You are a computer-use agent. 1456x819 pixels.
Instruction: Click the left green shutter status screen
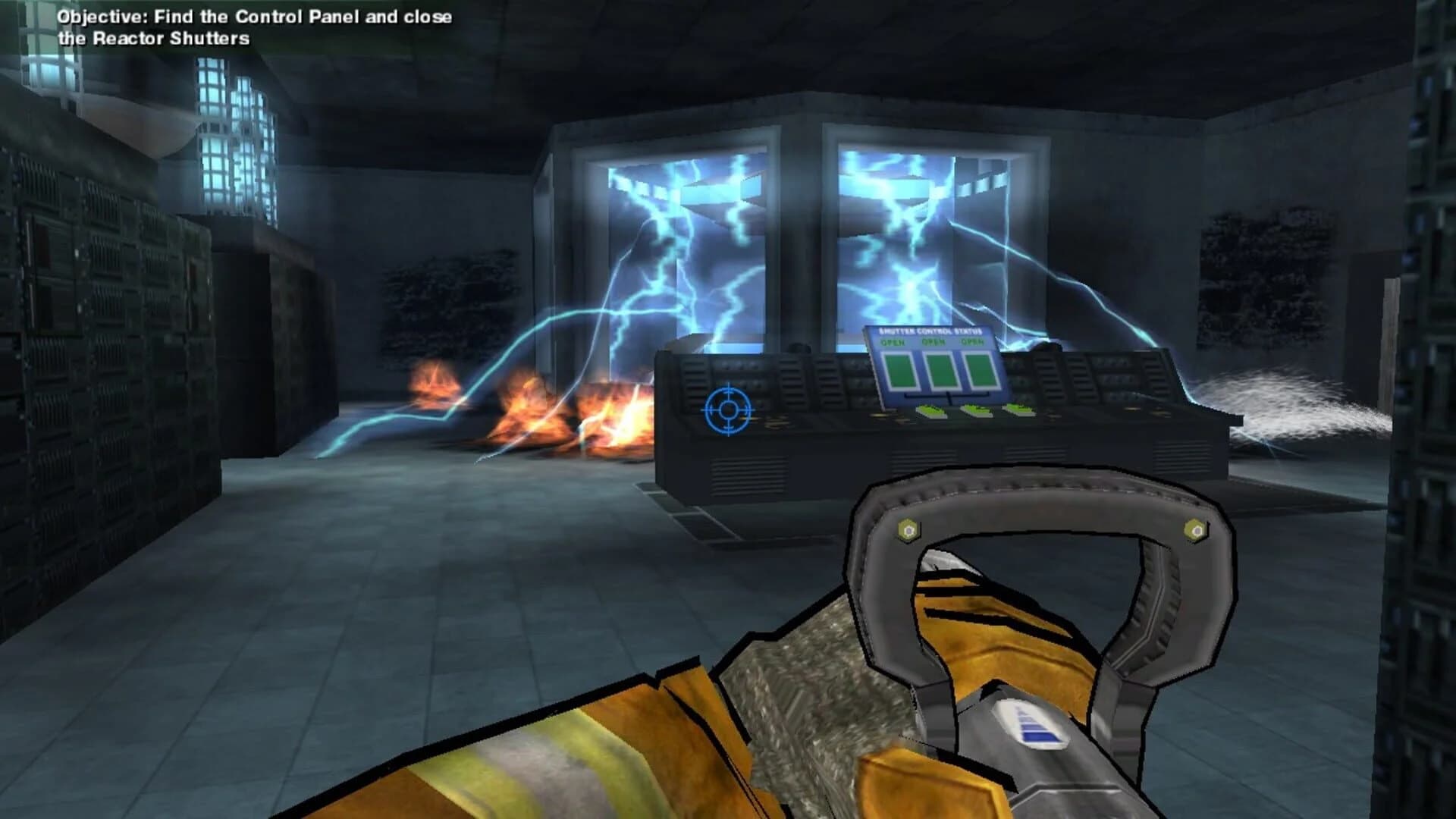coord(900,371)
